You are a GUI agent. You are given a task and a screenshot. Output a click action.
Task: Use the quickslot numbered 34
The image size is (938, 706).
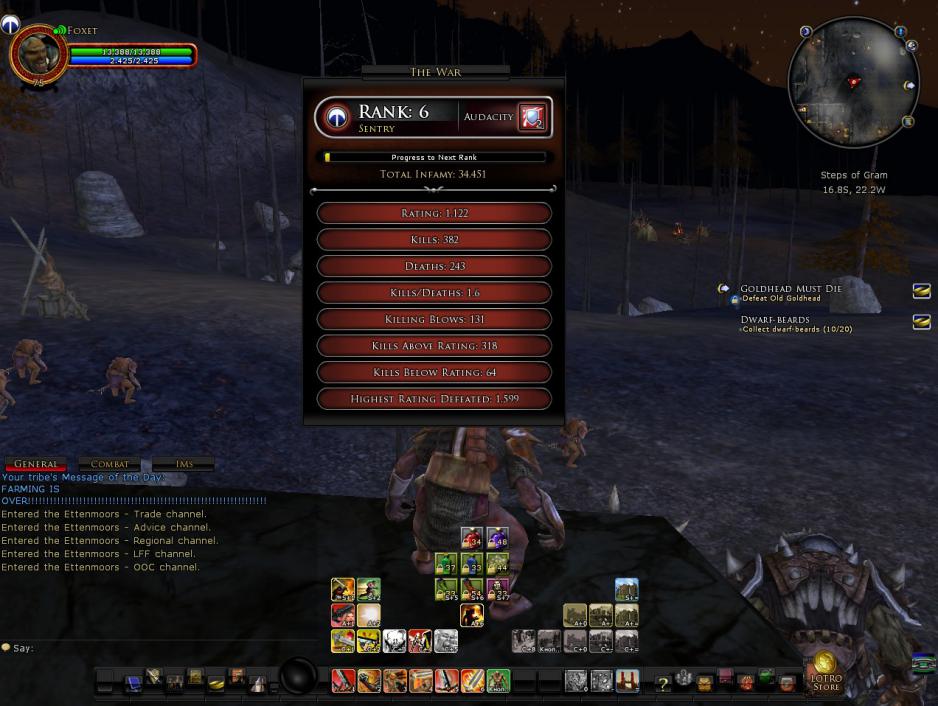471,538
